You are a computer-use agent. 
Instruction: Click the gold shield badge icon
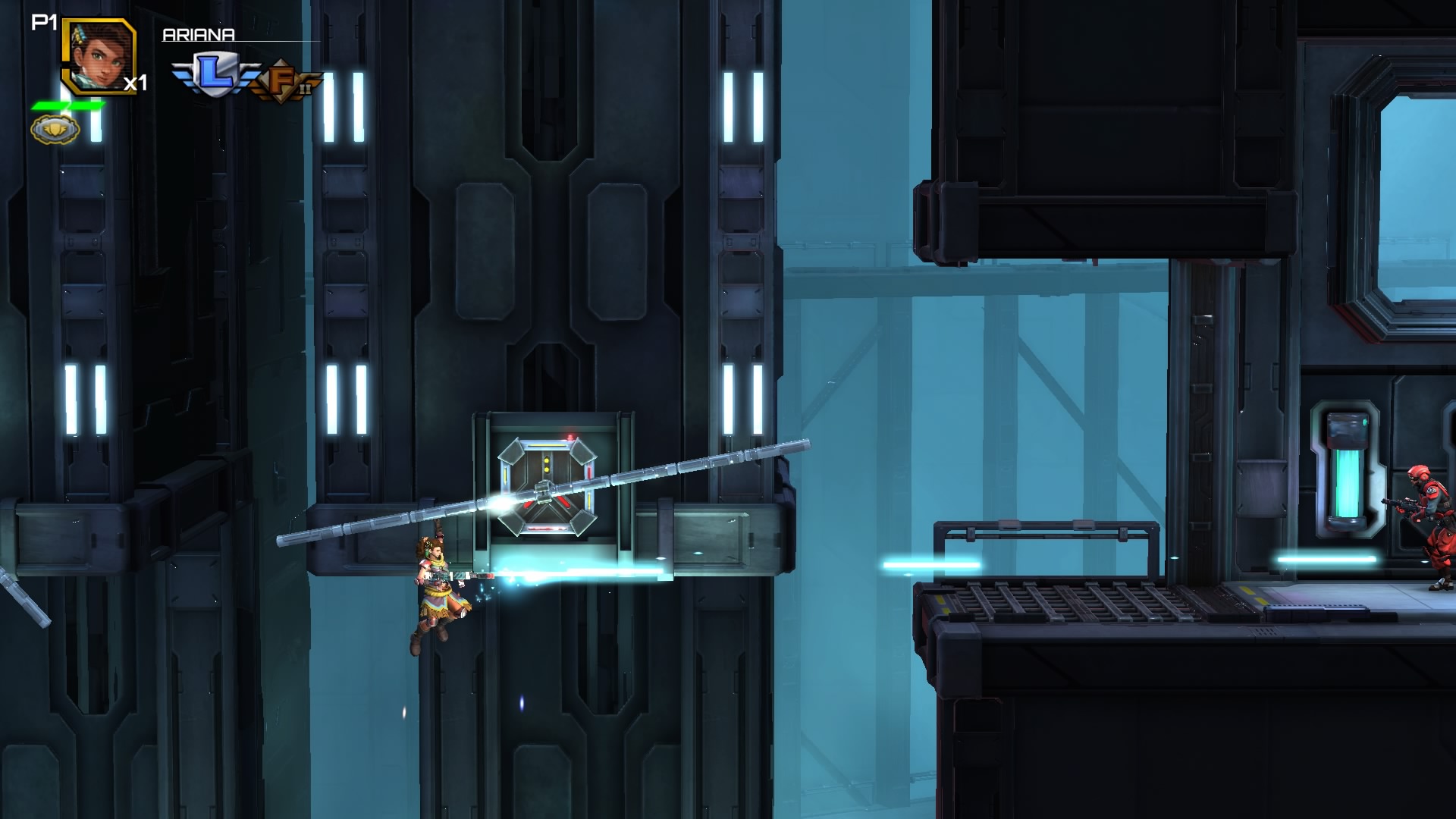[55, 130]
